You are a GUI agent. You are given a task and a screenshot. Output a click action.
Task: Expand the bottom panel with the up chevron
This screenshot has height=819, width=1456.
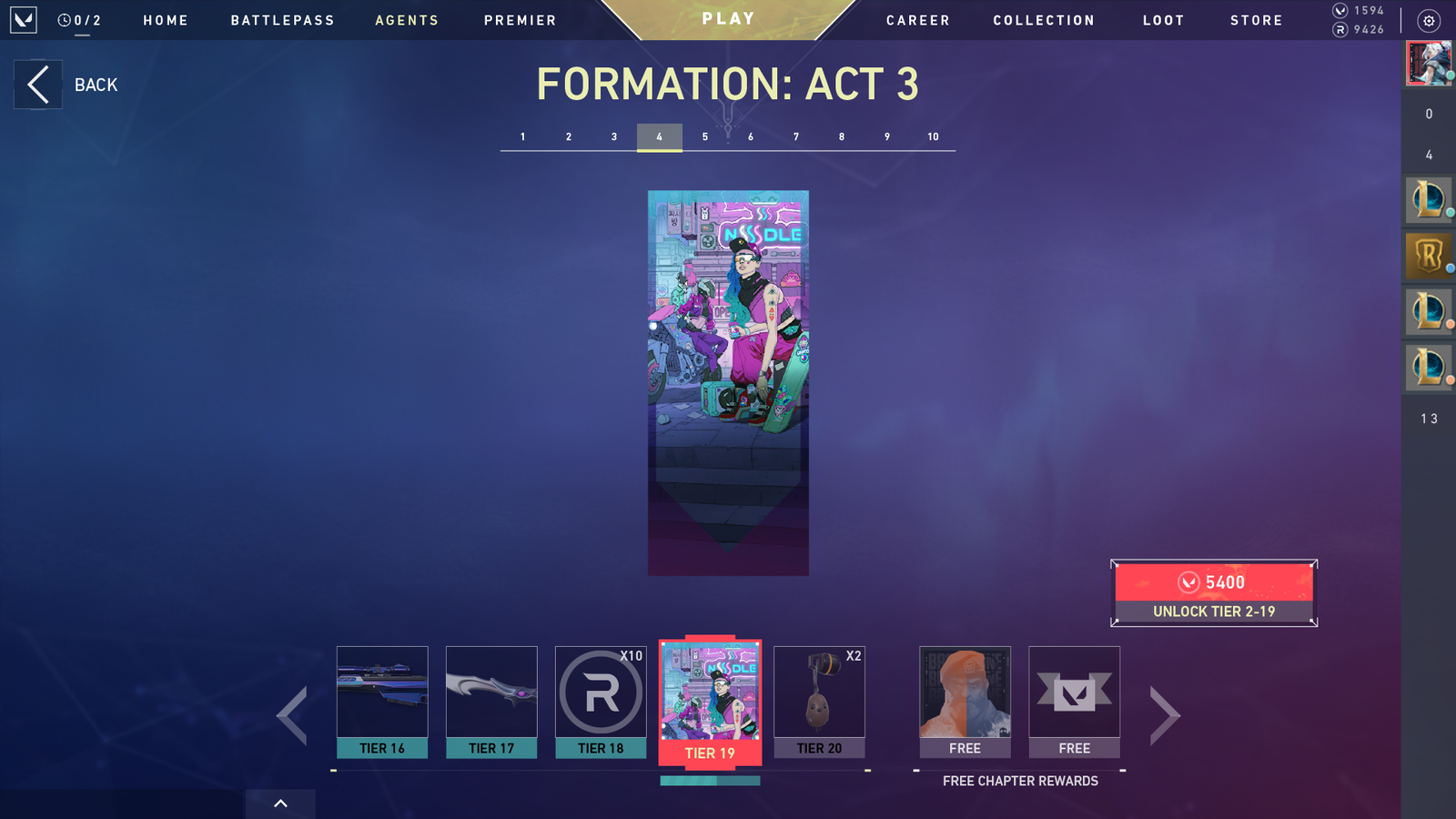[x=280, y=804]
